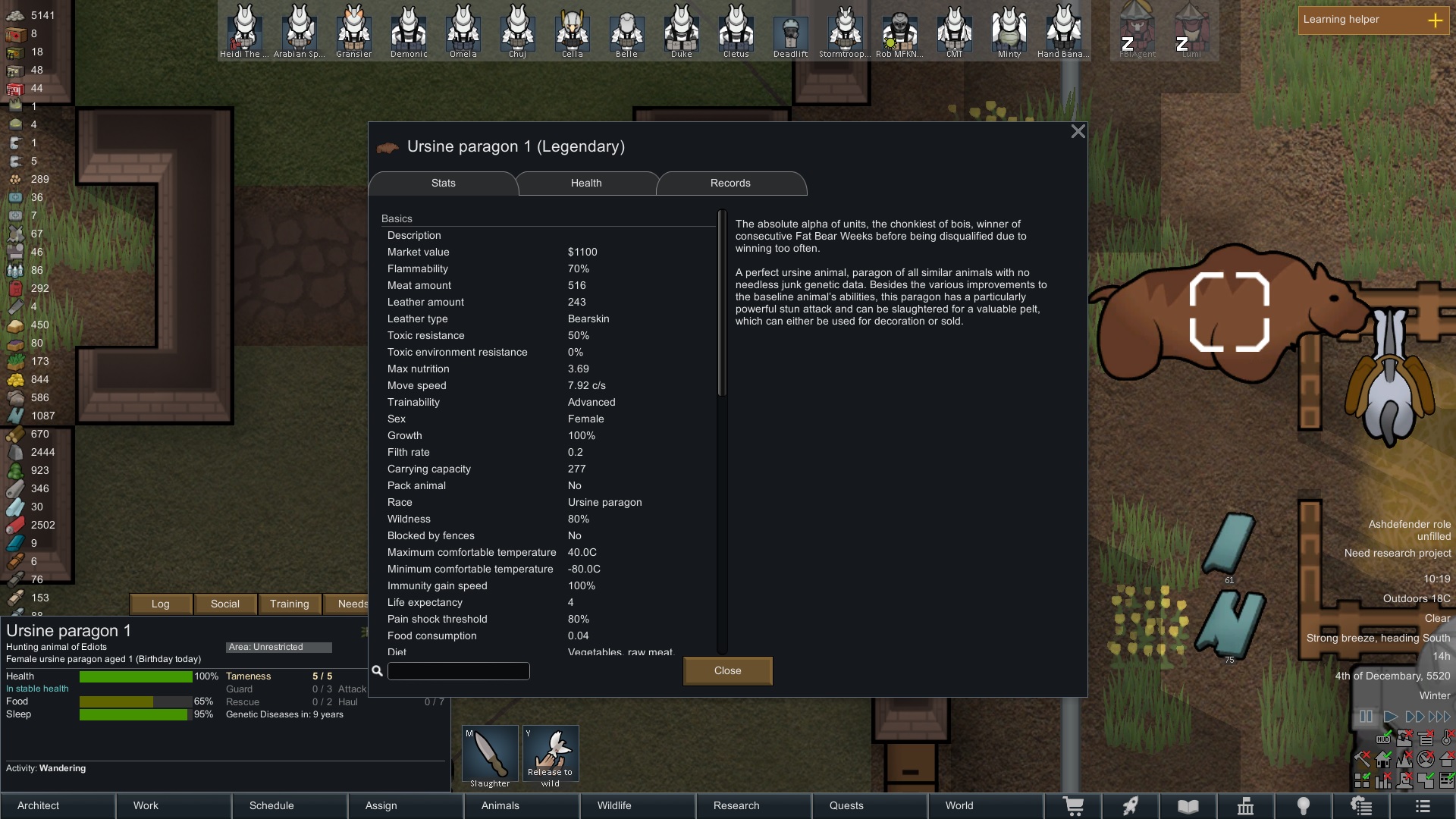Click the museum building icon in bottom bar
The height and width of the screenshot is (819, 1456).
(1246, 805)
